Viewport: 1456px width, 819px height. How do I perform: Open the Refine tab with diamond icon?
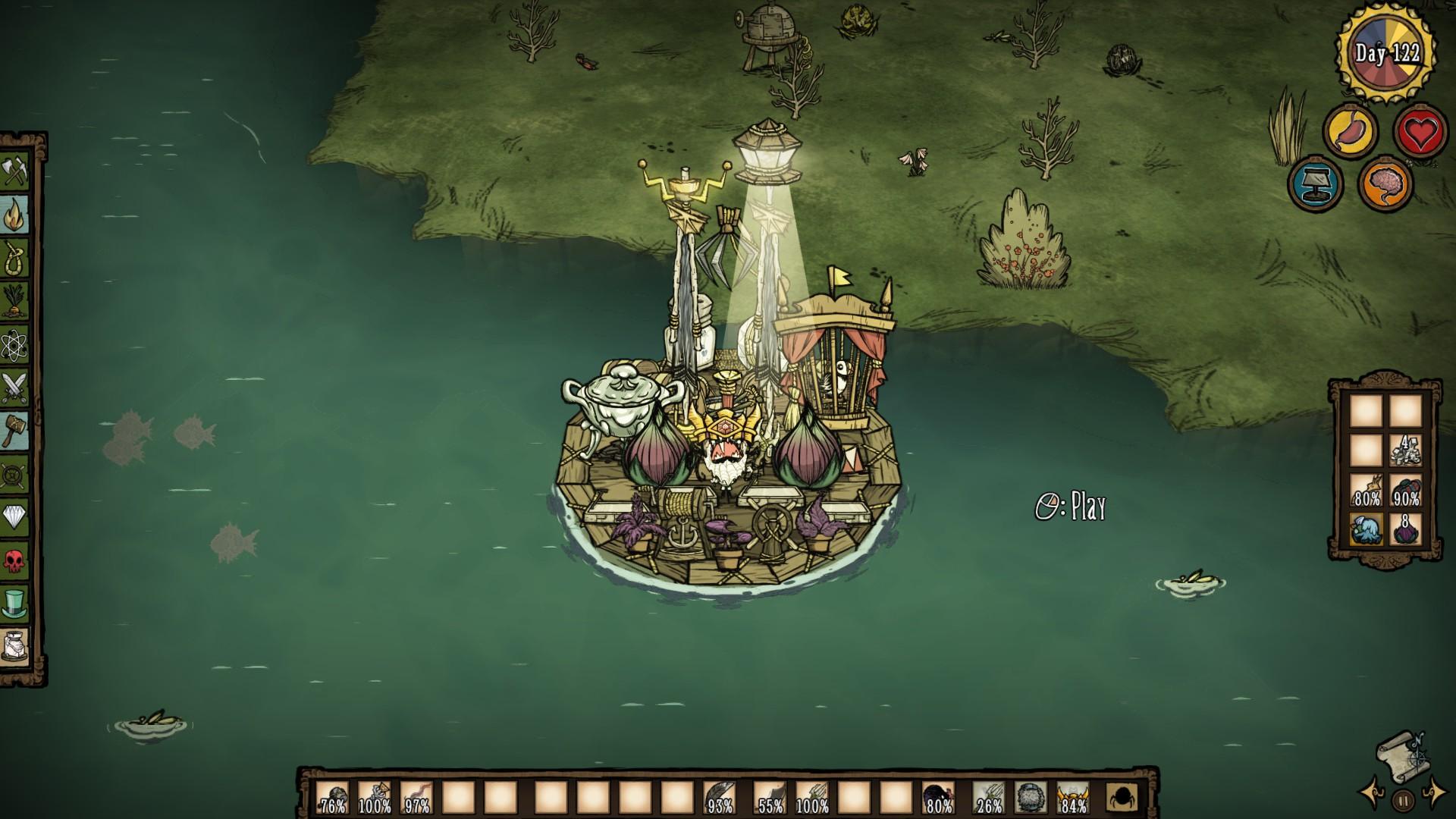[16, 518]
